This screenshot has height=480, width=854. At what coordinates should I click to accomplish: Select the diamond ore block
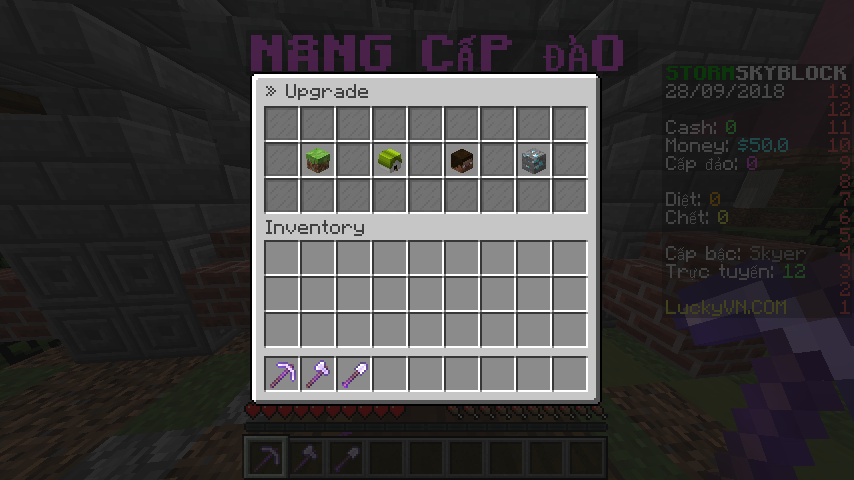click(x=533, y=160)
